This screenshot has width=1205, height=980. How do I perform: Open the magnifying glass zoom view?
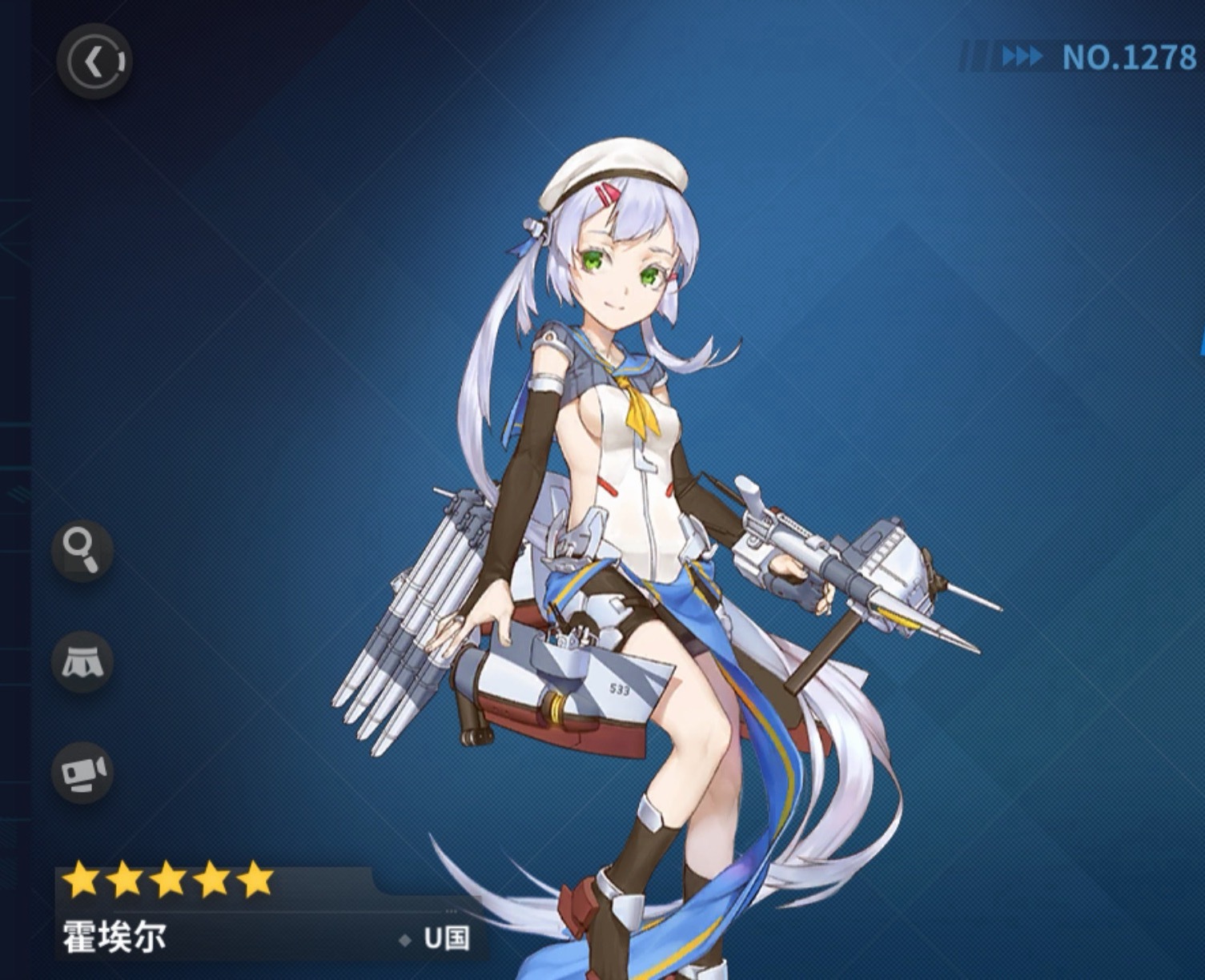(x=82, y=550)
